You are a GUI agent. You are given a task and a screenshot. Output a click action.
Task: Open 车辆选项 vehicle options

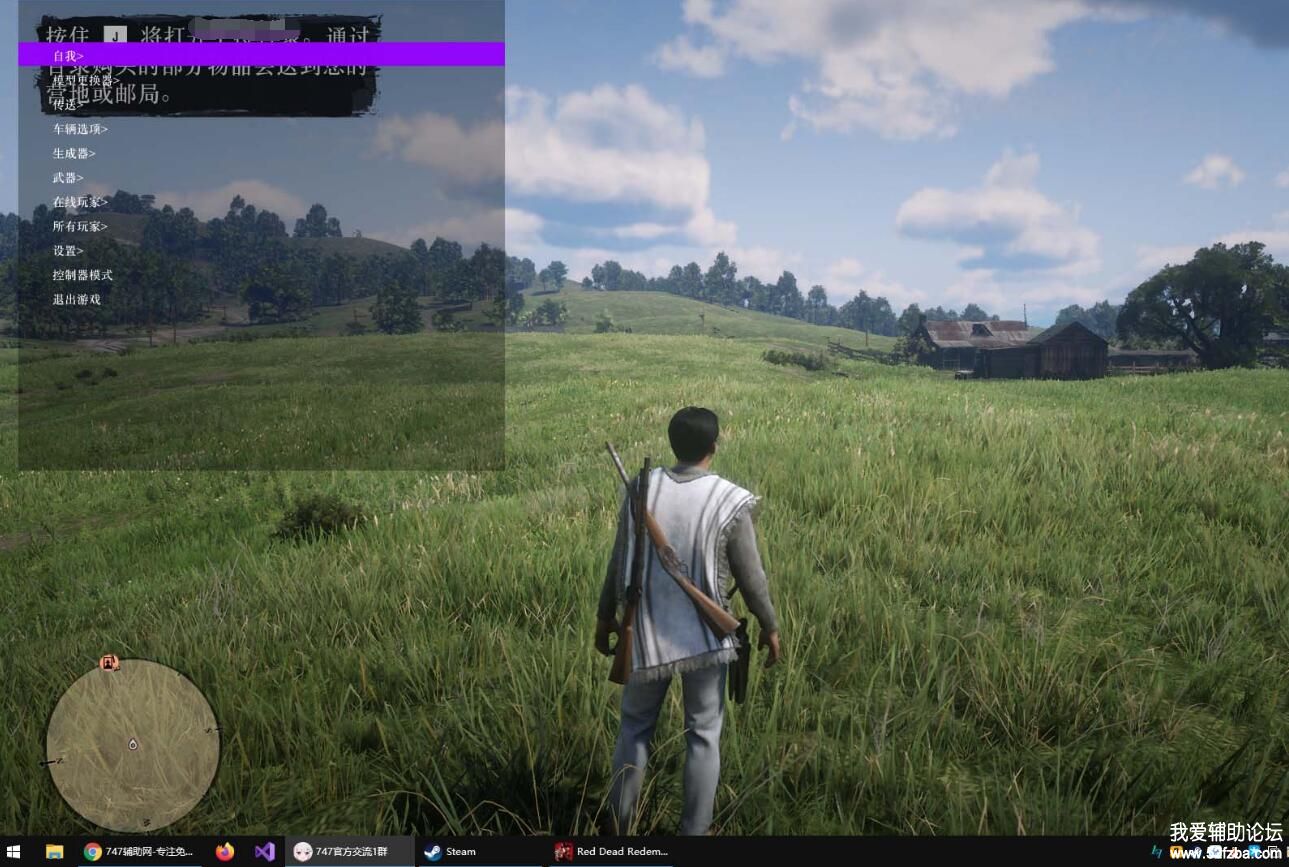point(80,129)
